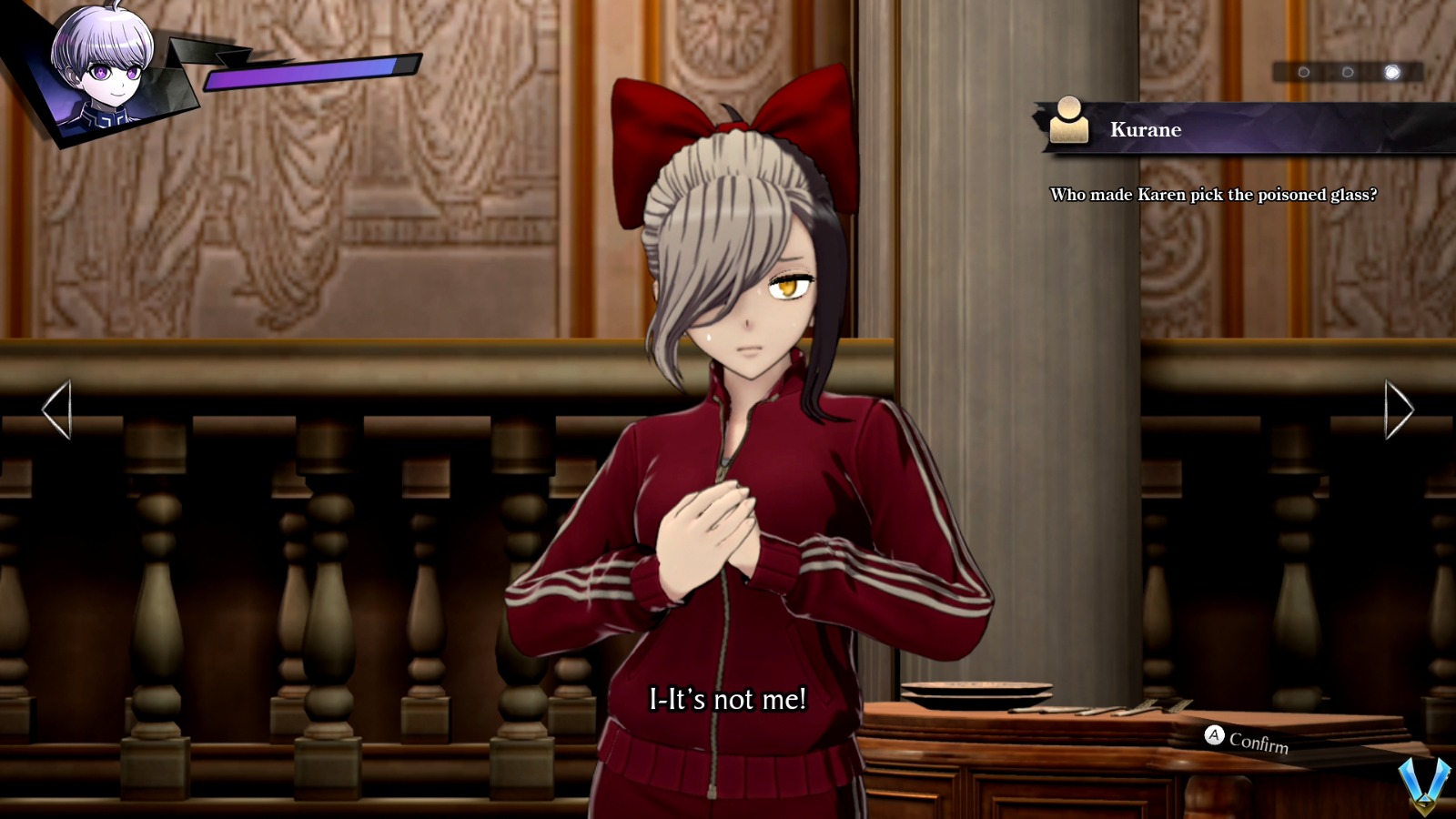Click the right navigation arrow
Screen dimensions: 1456x819
[1399, 411]
